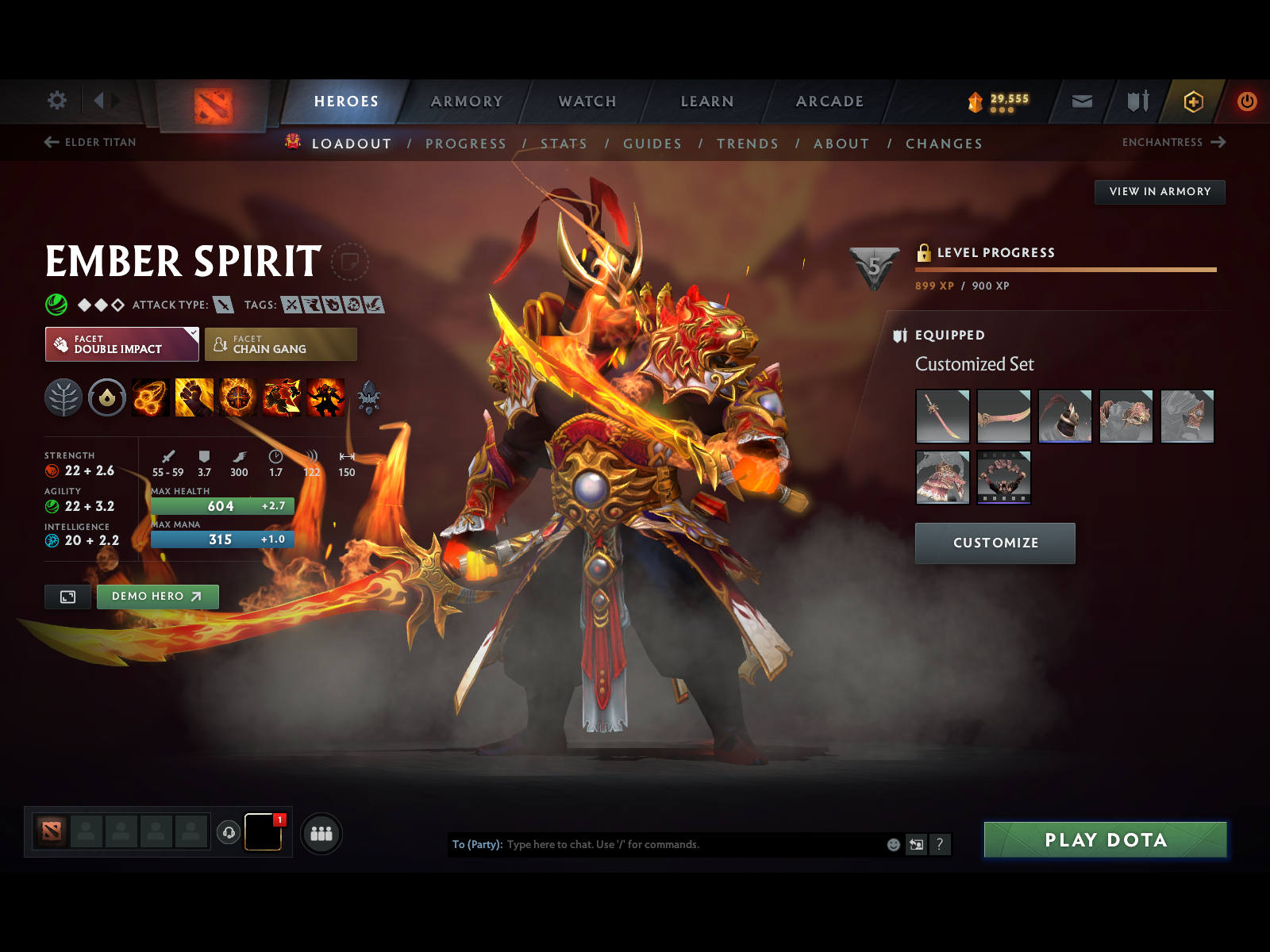This screenshot has width=1270, height=952.
Task: Click the talent tree branch icon
Action: click(63, 397)
